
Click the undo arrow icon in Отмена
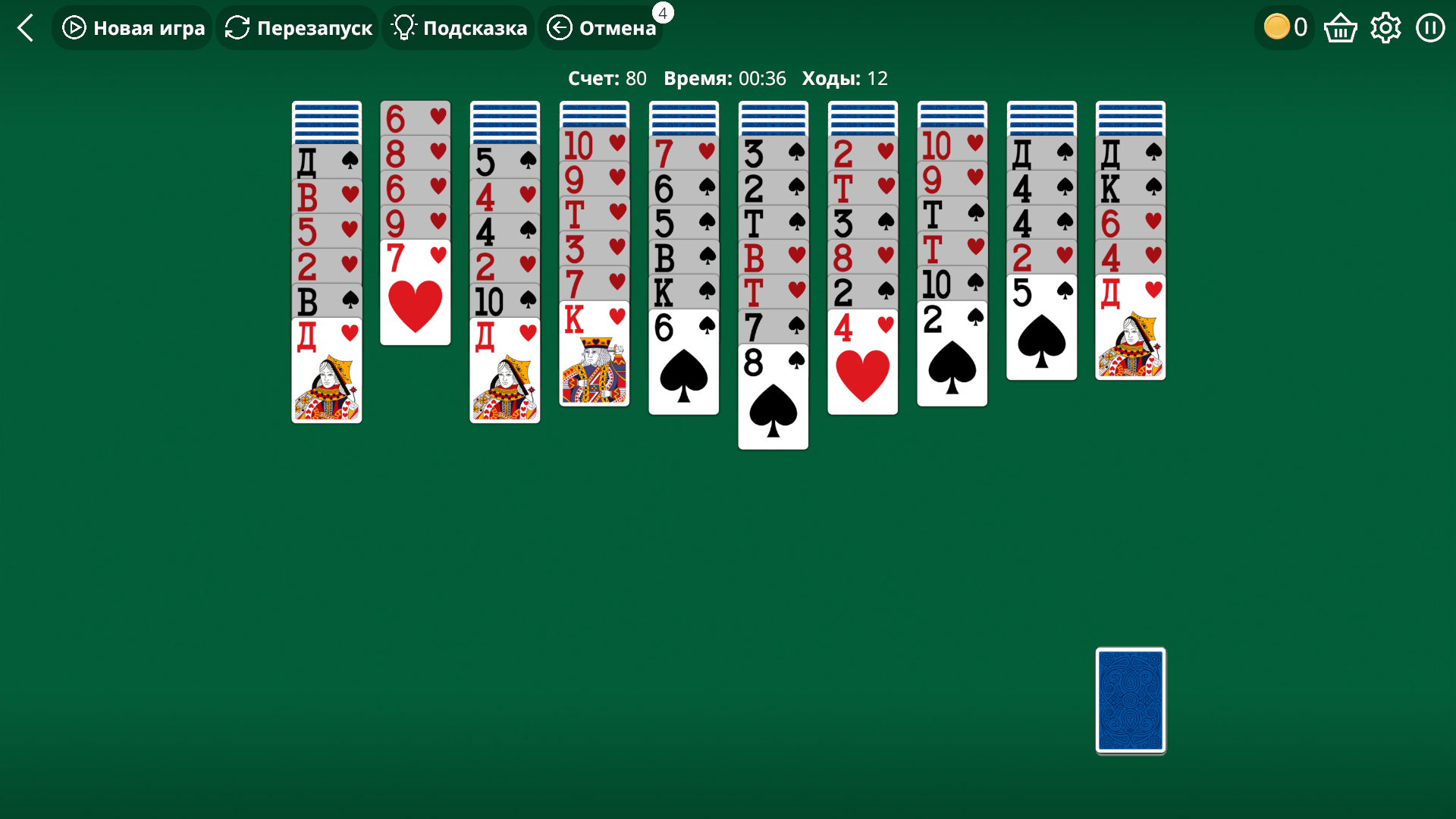tap(559, 27)
